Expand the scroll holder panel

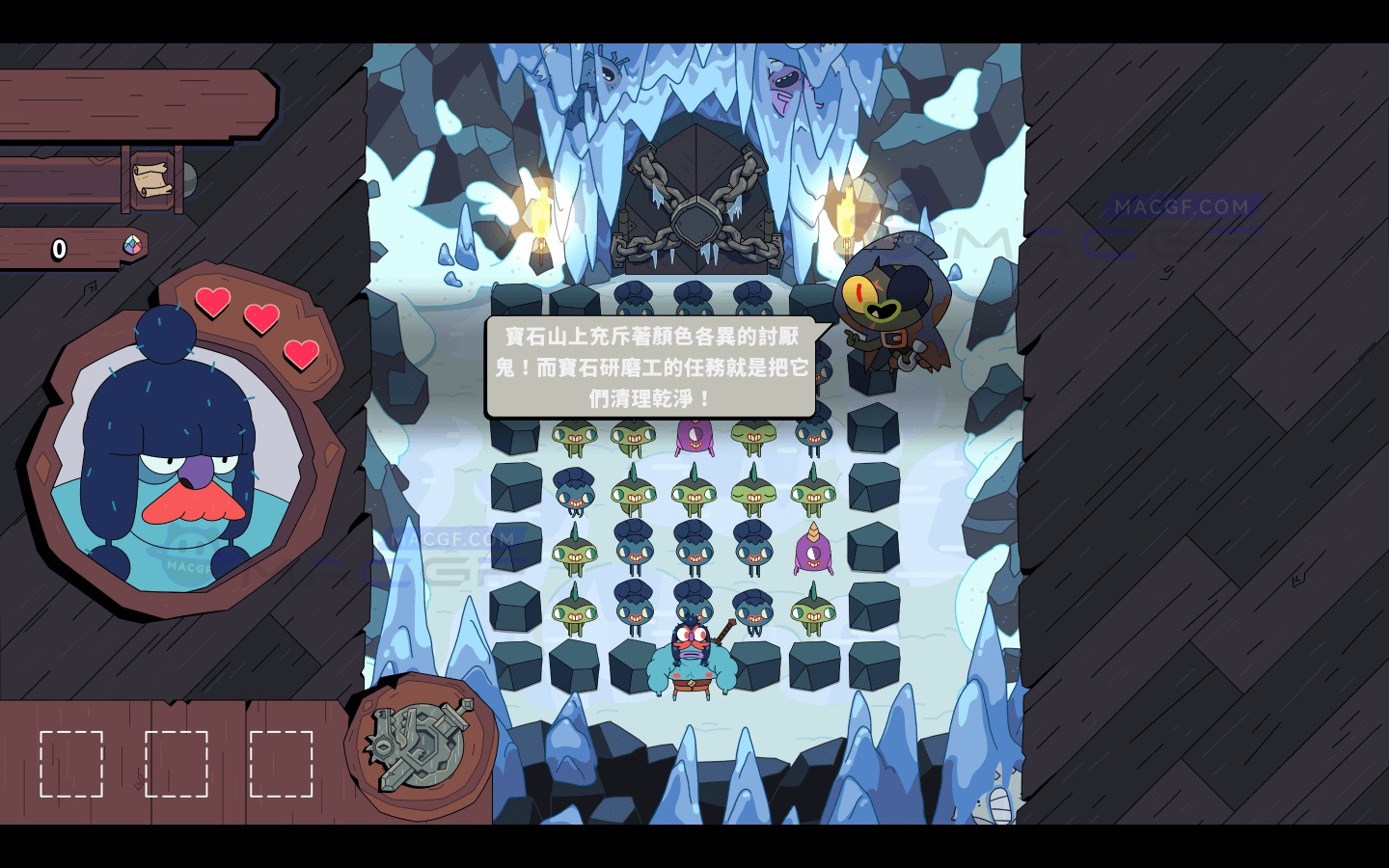point(154,178)
